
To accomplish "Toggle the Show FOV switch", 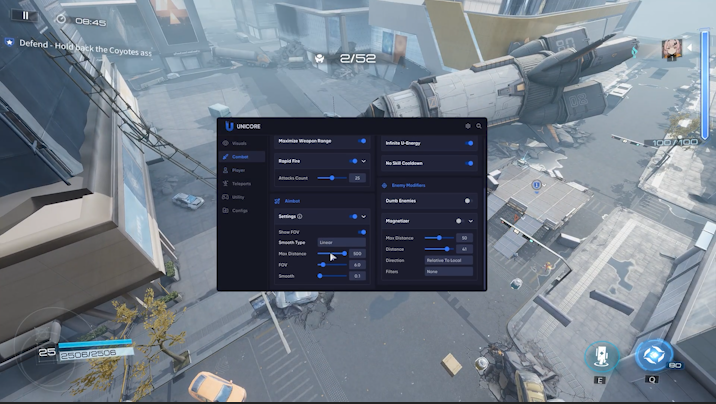I will pyautogui.click(x=362, y=232).
